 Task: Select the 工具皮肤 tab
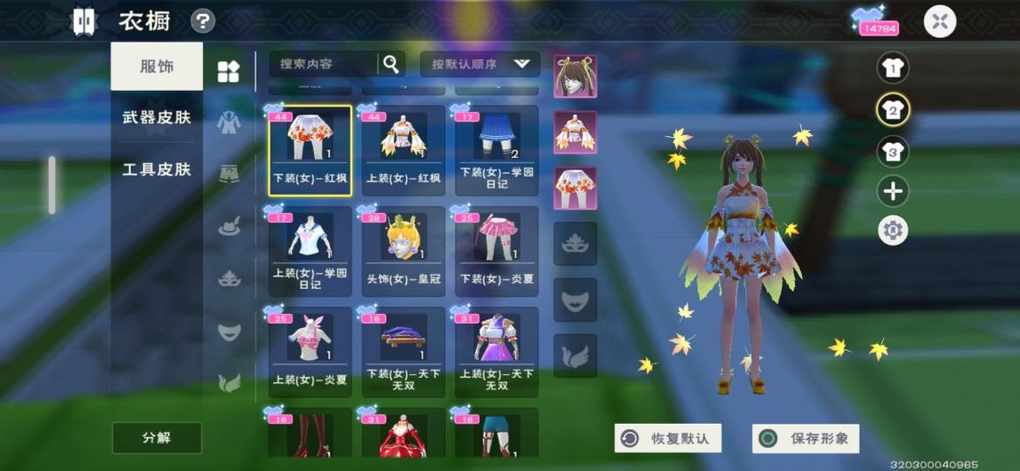pyautogui.click(x=156, y=169)
